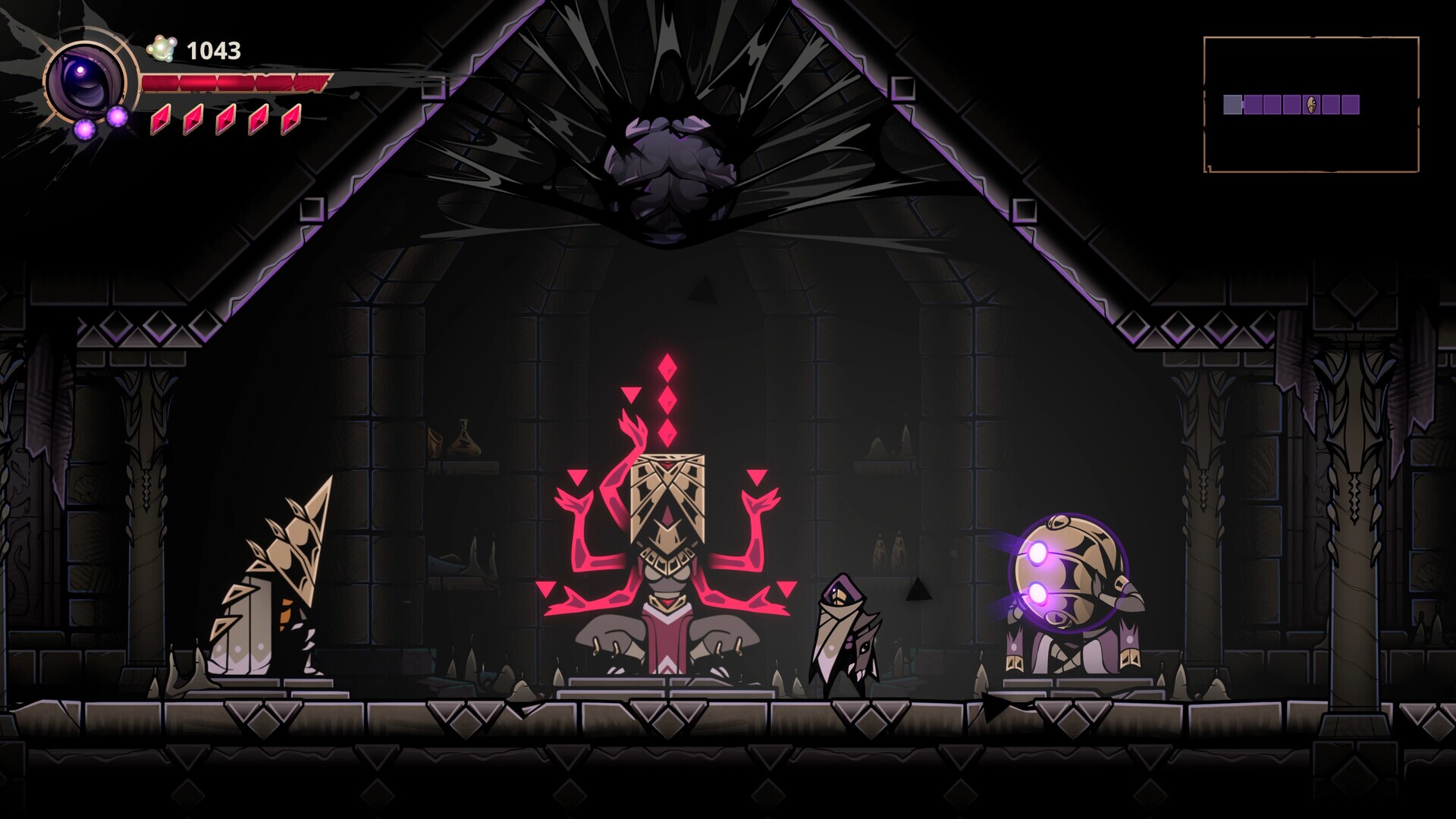Select the bone dust currency icon near 1043
This screenshot has width=1456, height=819.
tap(162, 49)
